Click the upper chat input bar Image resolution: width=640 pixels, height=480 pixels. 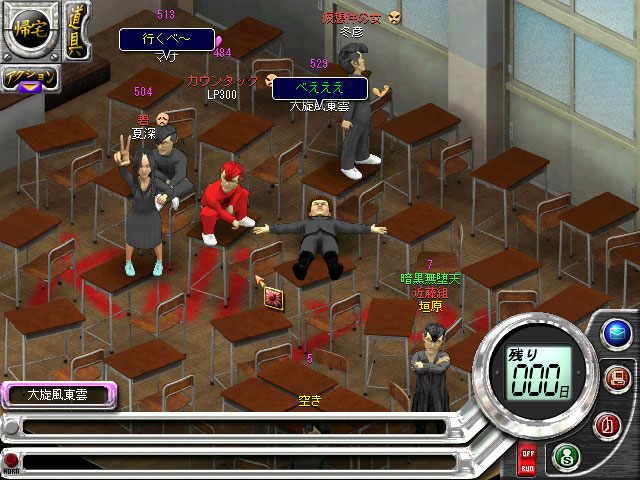(230, 427)
